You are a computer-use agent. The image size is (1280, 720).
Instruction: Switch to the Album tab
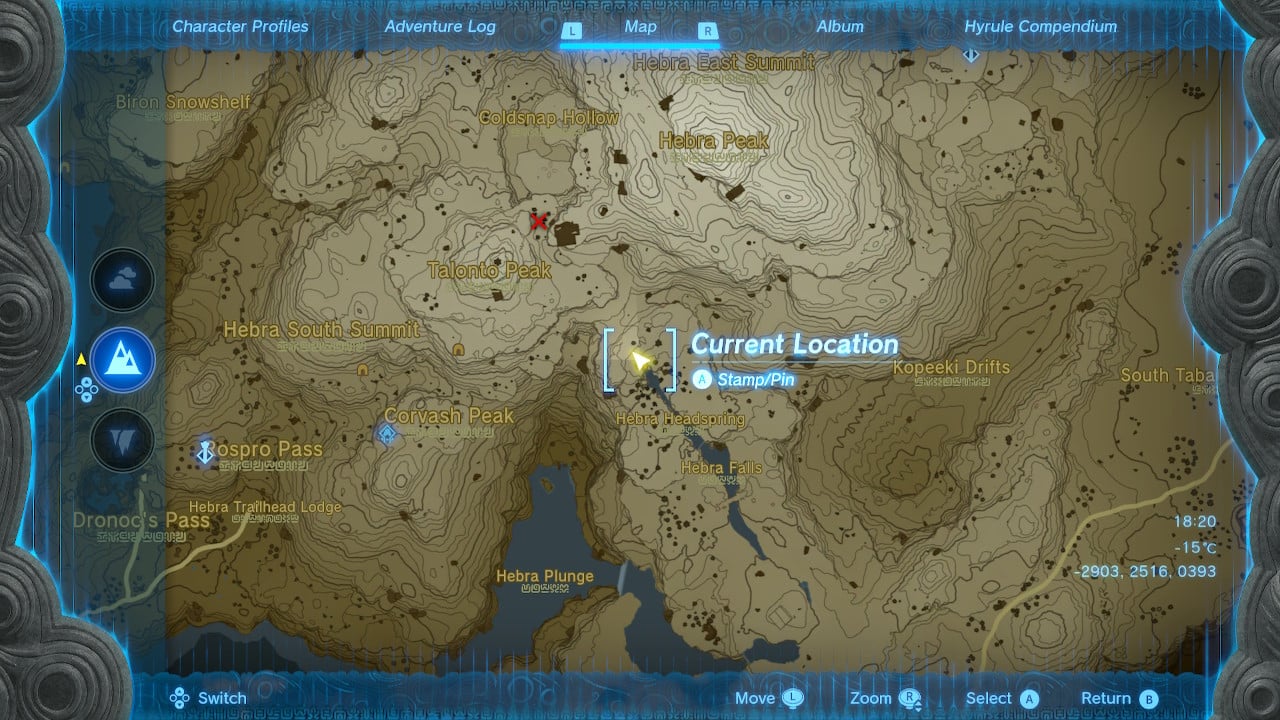pos(838,27)
